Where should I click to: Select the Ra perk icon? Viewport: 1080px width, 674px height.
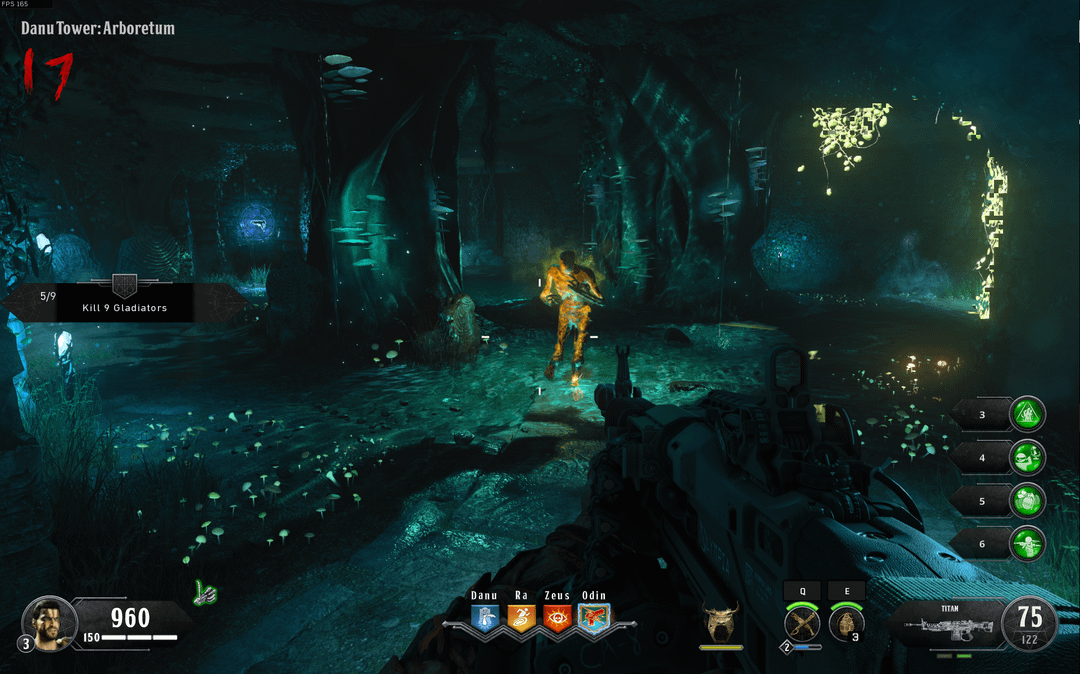click(521, 618)
